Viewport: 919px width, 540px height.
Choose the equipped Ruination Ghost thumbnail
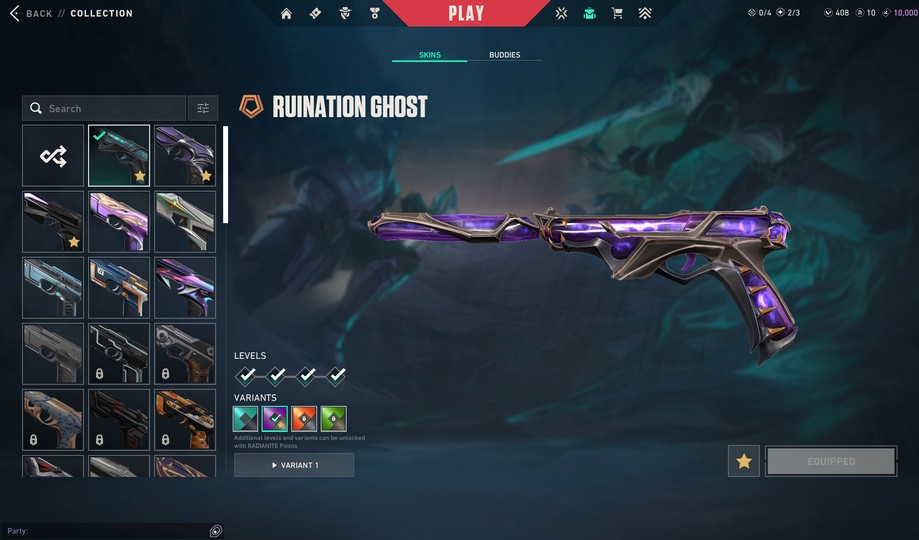(x=119, y=155)
